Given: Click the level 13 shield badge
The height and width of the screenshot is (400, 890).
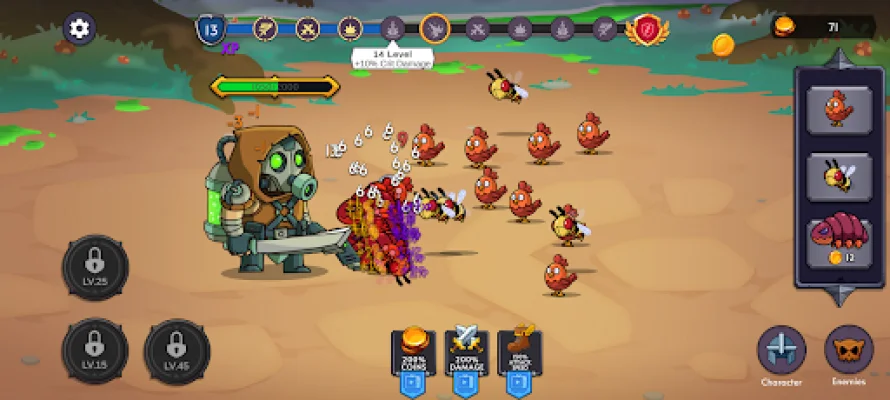Looking at the screenshot, I should tap(211, 29).
